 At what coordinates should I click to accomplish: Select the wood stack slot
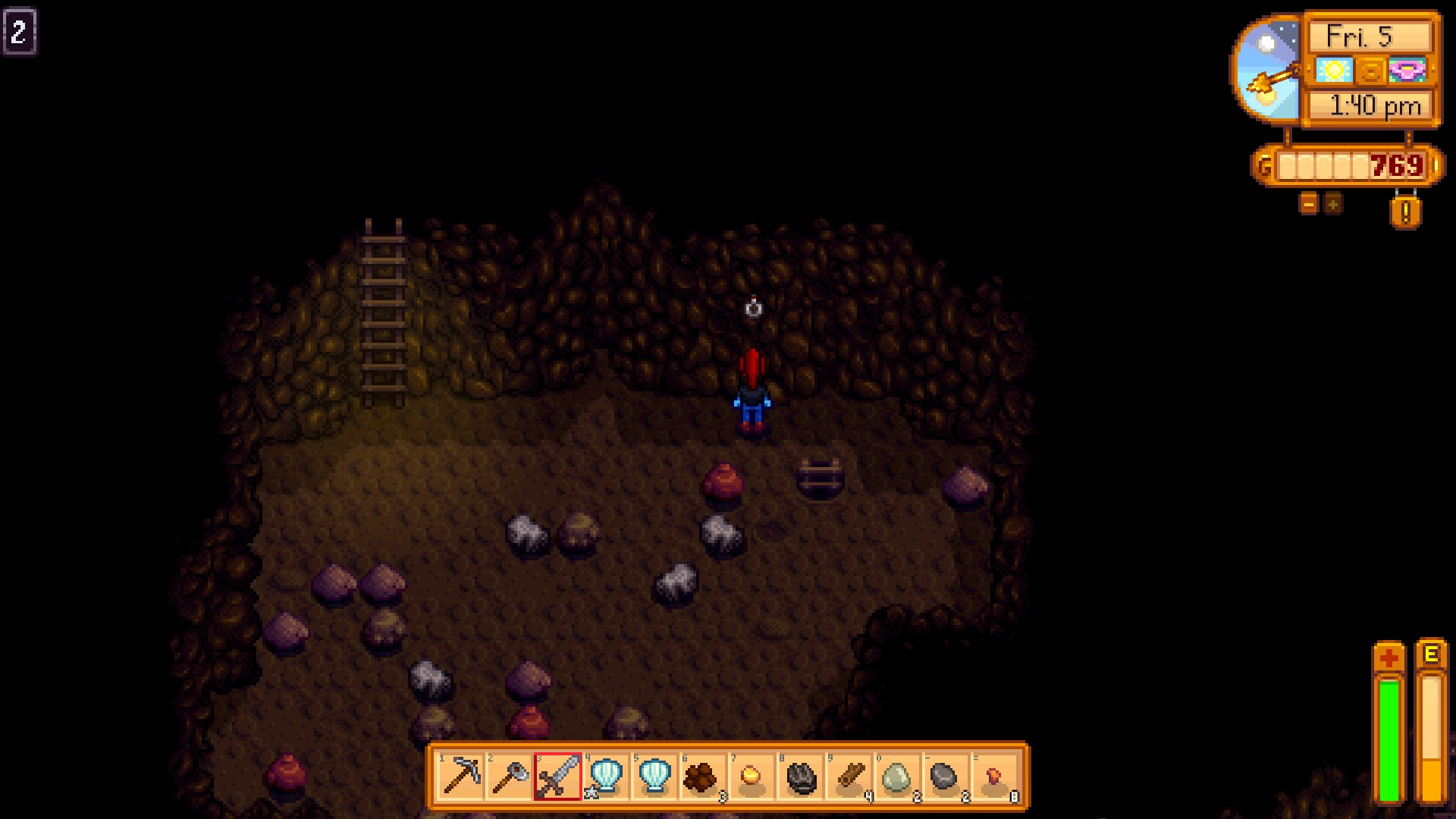click(849, 777)
